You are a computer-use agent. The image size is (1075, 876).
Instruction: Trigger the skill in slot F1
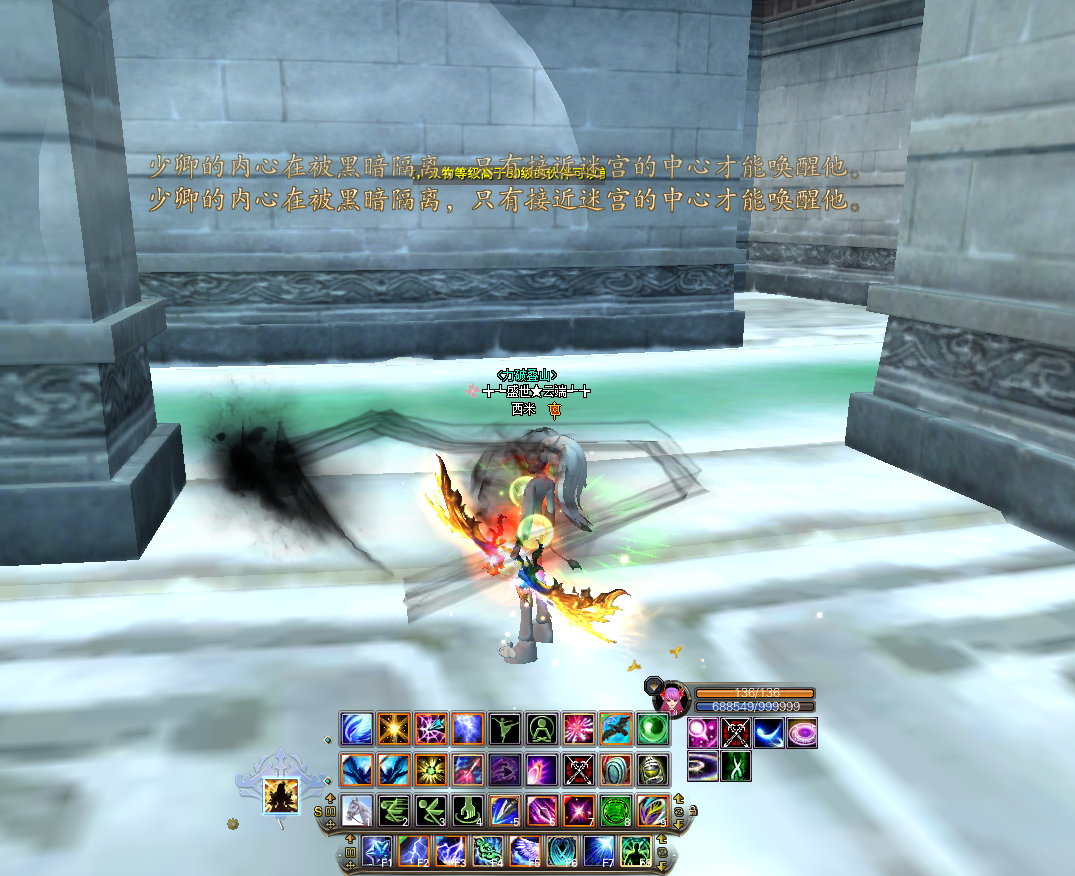pos(376,851)
